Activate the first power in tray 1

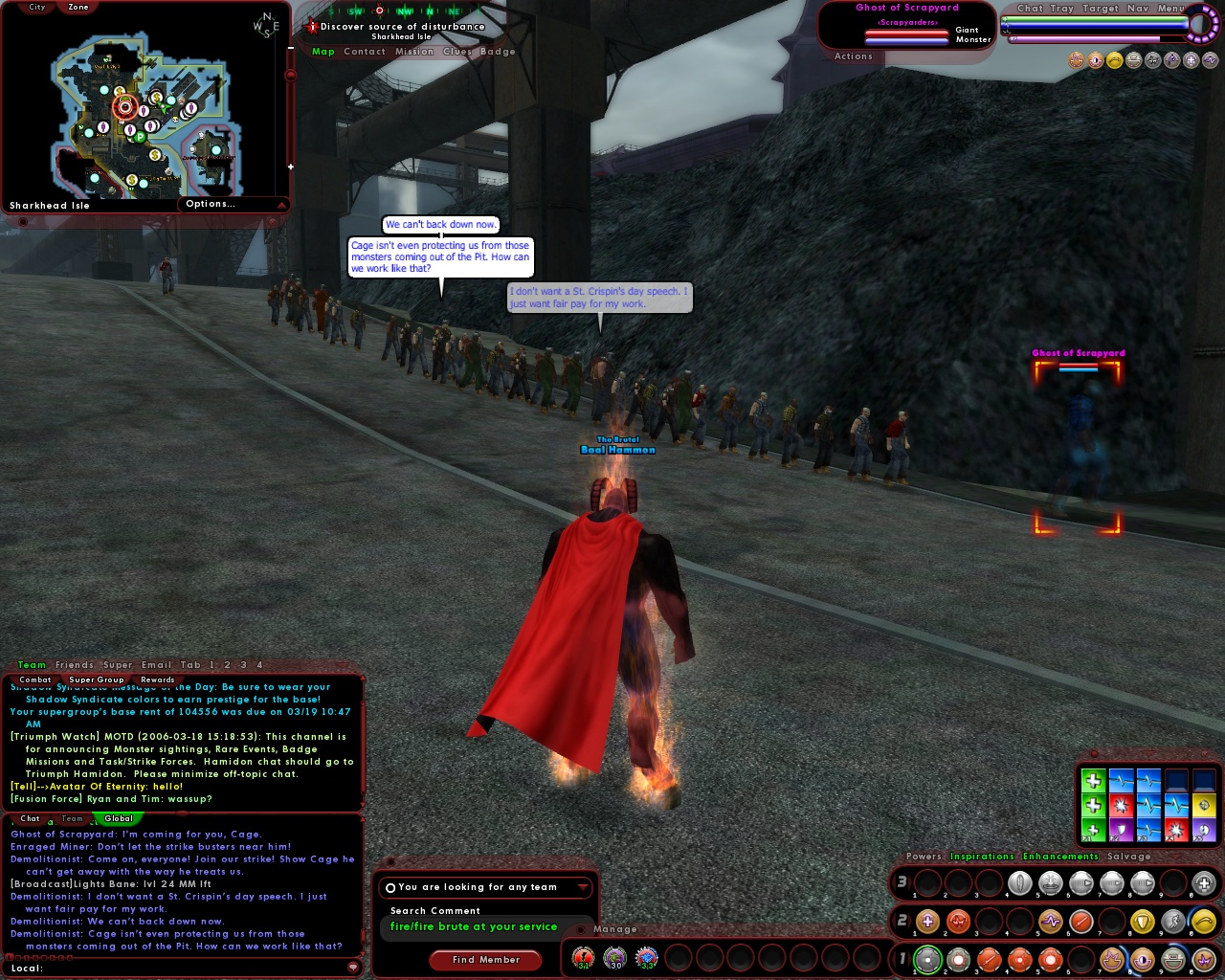[x=927, y=960]
